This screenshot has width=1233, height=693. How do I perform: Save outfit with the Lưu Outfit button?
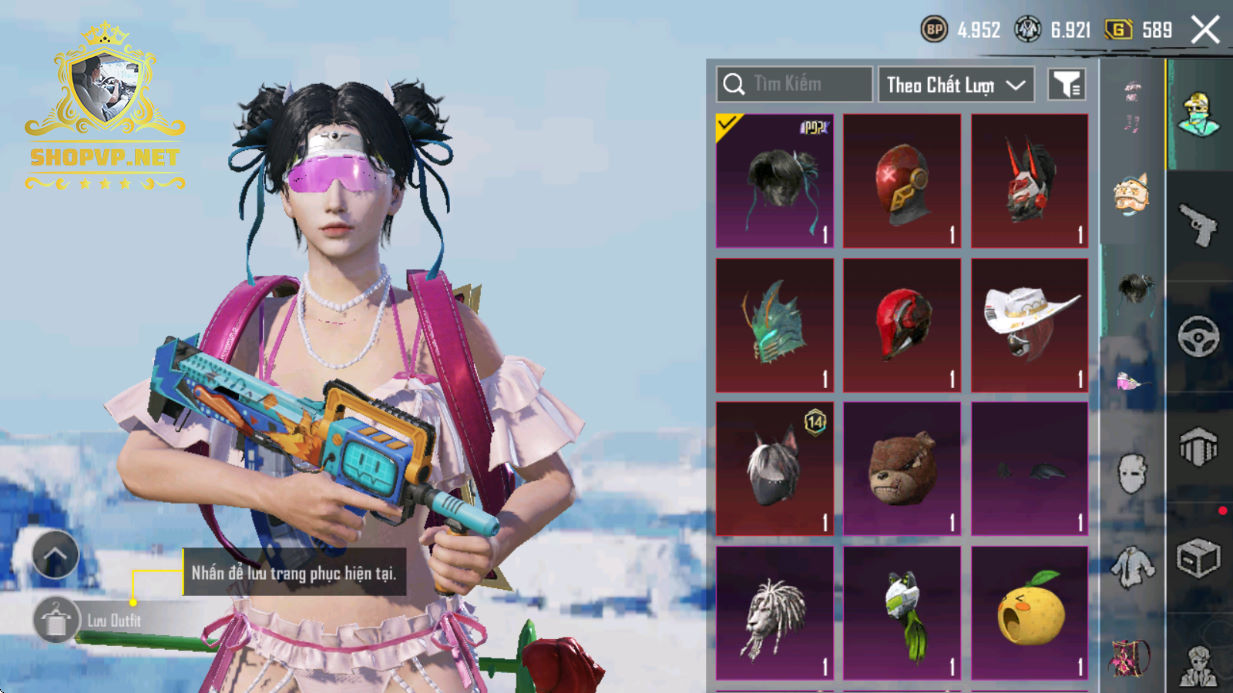click(x=58, y=621)
